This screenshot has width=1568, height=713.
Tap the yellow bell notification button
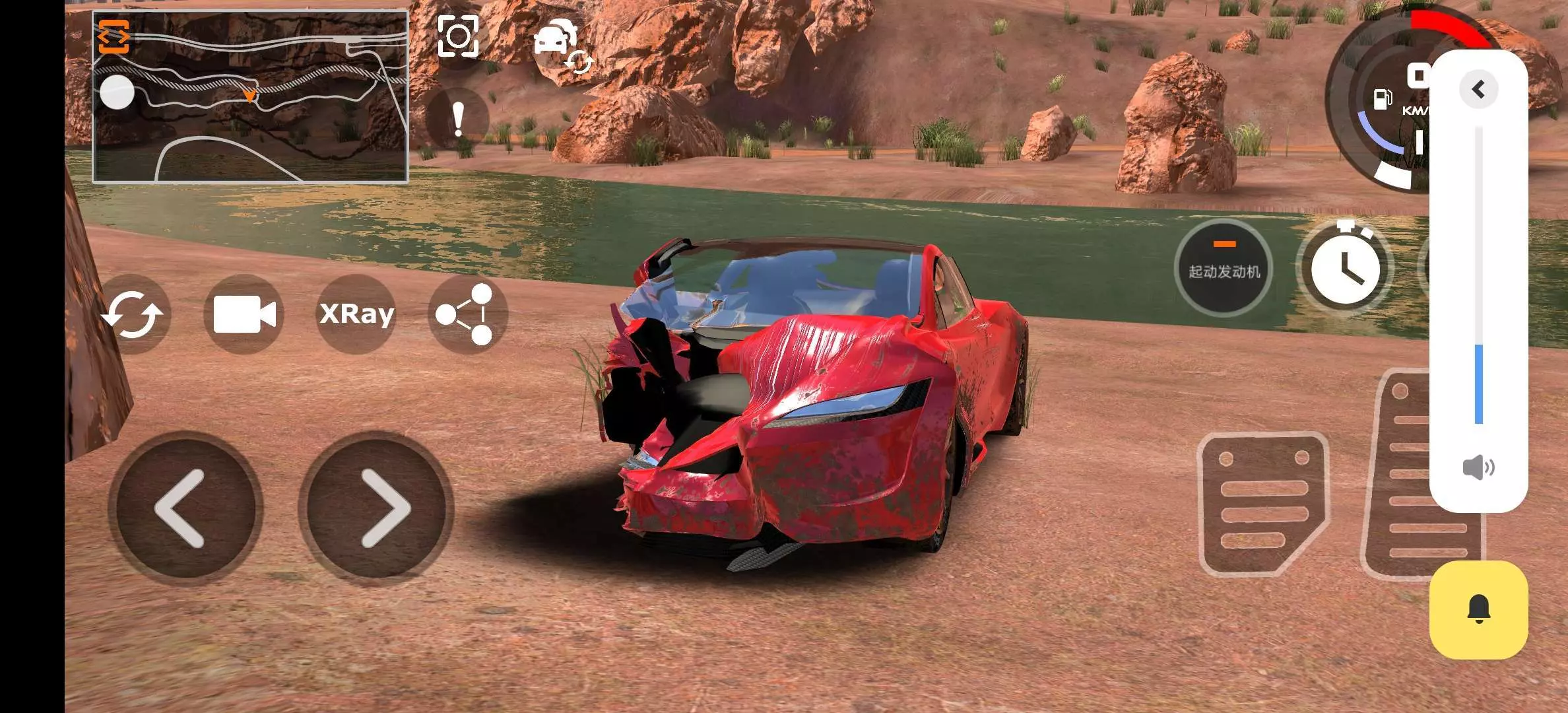click(x=1478, y=609)
